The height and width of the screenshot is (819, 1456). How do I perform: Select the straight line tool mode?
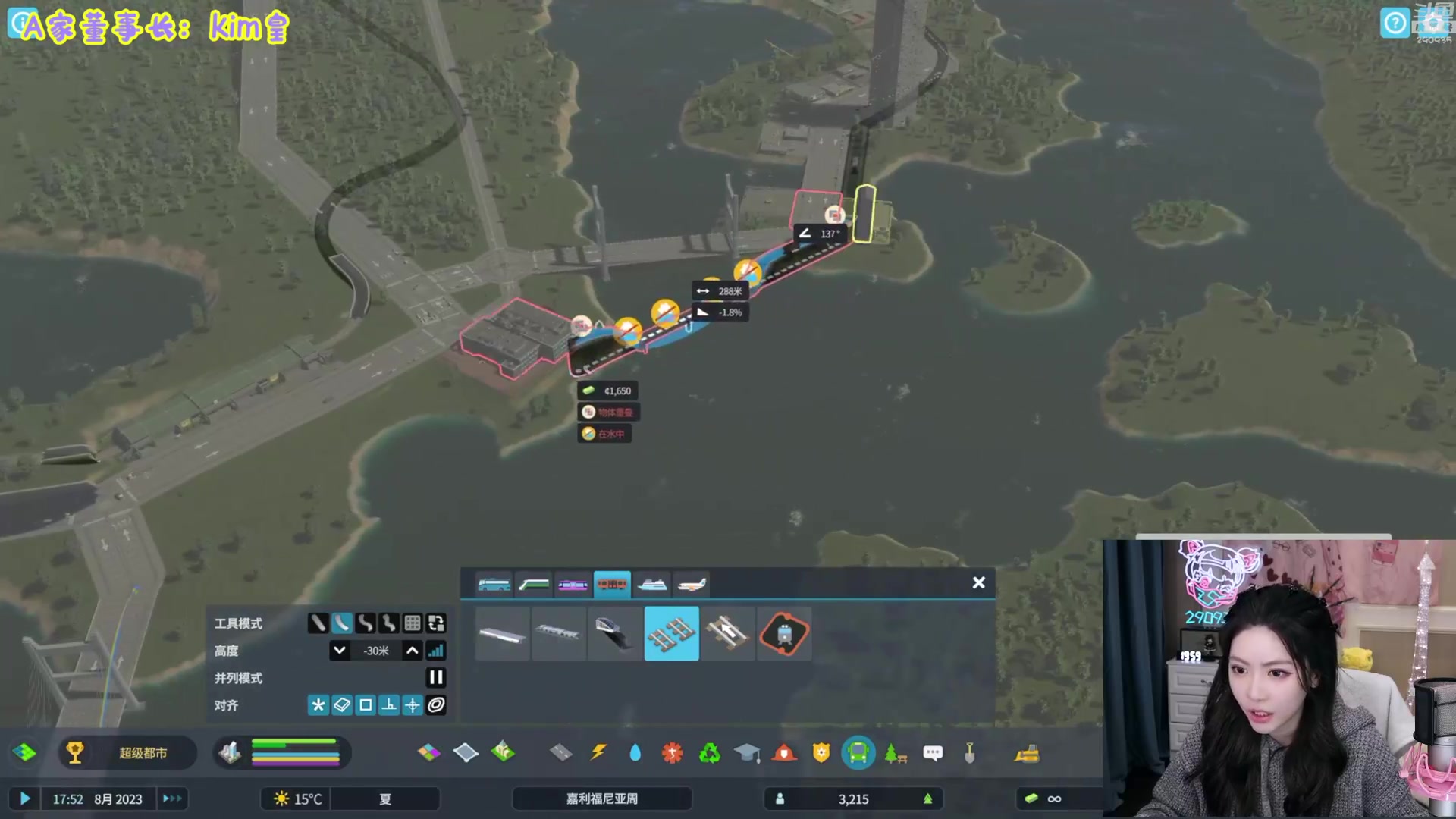click(318, 623)
